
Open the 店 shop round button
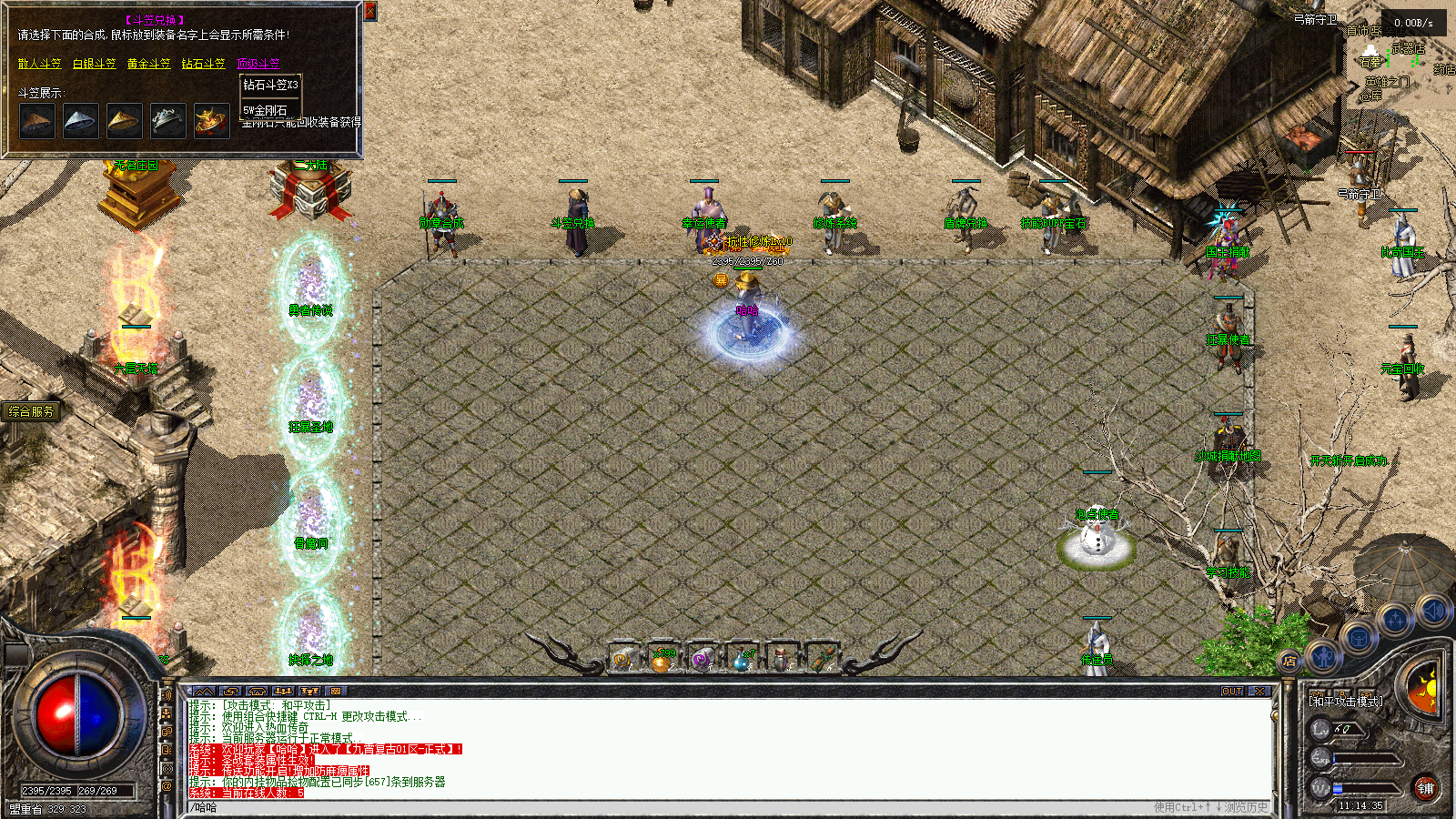[1289, 662]
